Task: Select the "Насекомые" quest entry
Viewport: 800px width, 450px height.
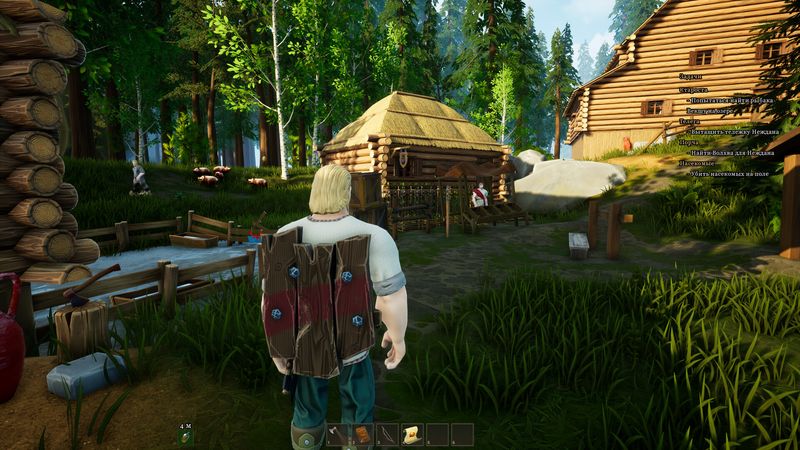Action: pyautogui.click(x=697, y=163)
